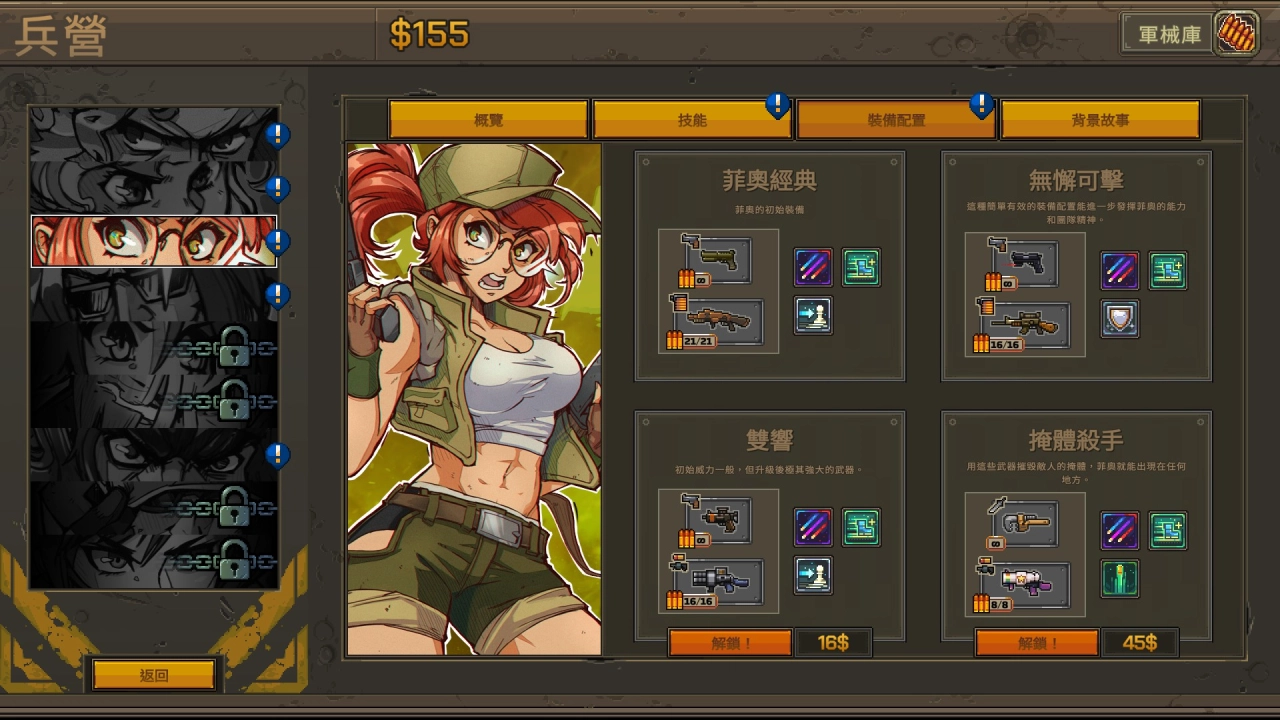Screen dimensions: 1280x720
Task: Select the rocket launcher icon showing 16/16 ammo
Action: point(718,580)
